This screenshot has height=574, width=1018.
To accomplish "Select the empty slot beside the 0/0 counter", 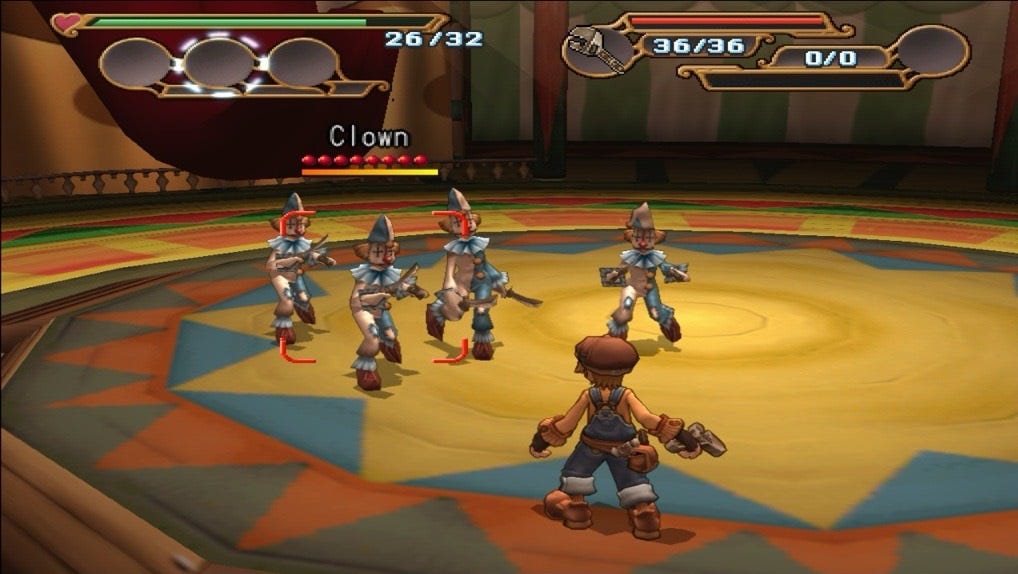I will (x=932, y=50).
